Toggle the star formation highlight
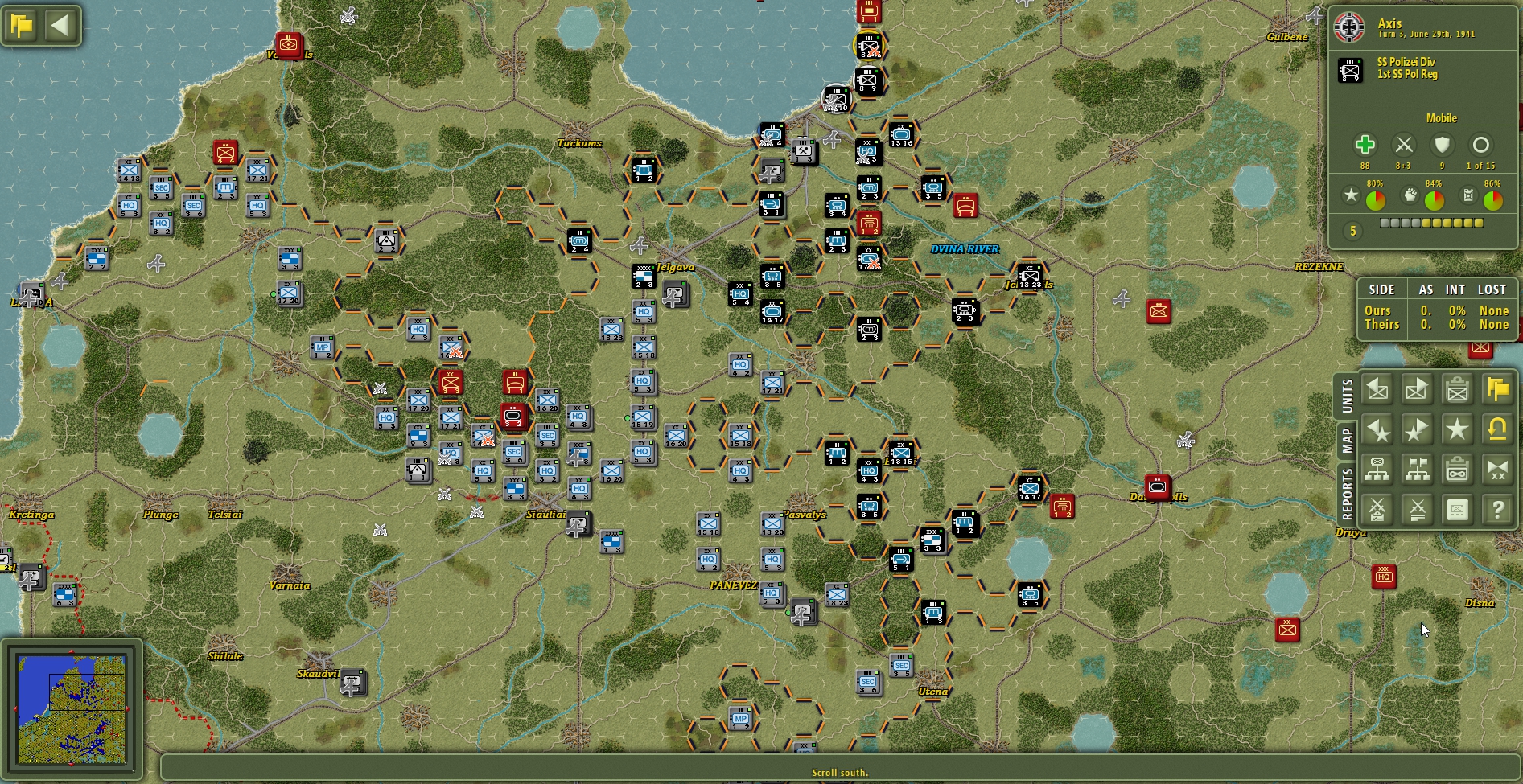Image resolution: width=1523 pixels, height=784 pixels. 1457,429
